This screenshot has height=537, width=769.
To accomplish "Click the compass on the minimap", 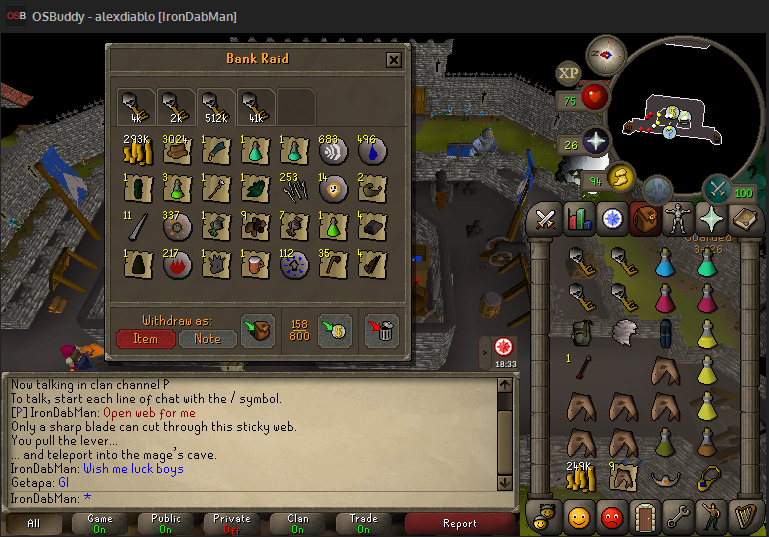I will pos(605,54).
